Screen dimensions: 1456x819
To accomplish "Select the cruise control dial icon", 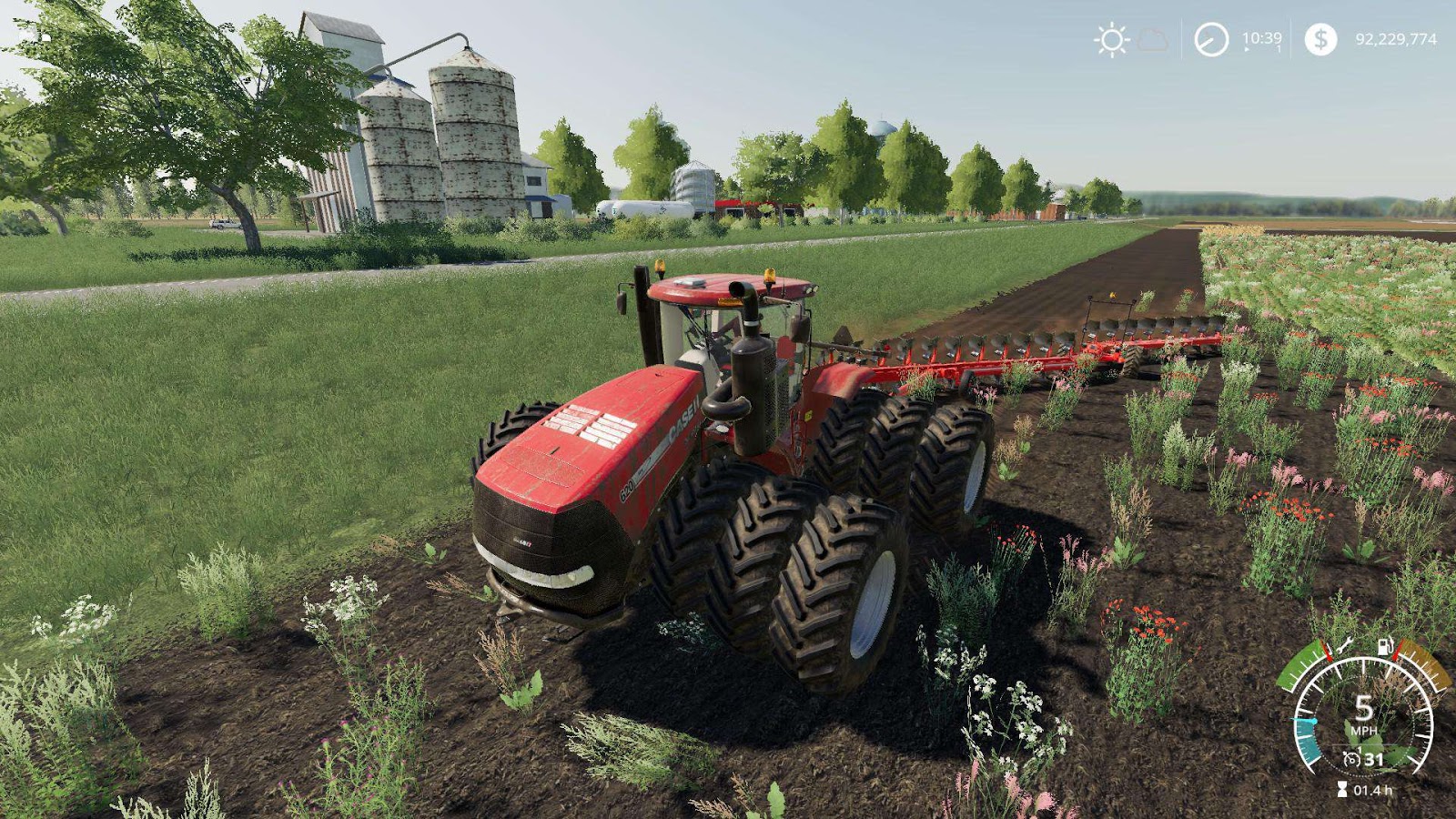I will [1352, 757].
